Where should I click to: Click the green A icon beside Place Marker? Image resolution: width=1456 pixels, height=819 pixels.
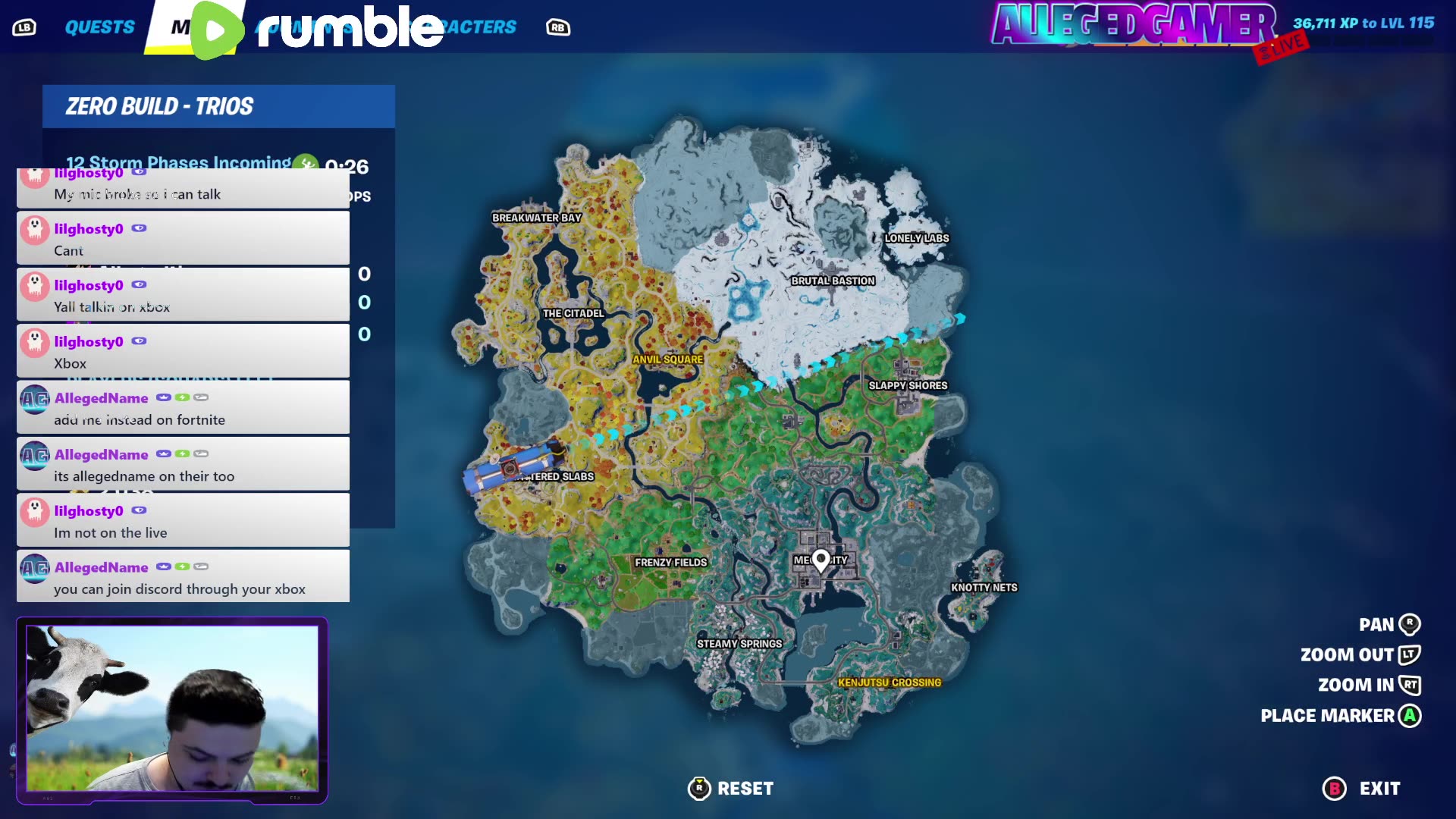pyautogui.click(x=1409, y=715)
